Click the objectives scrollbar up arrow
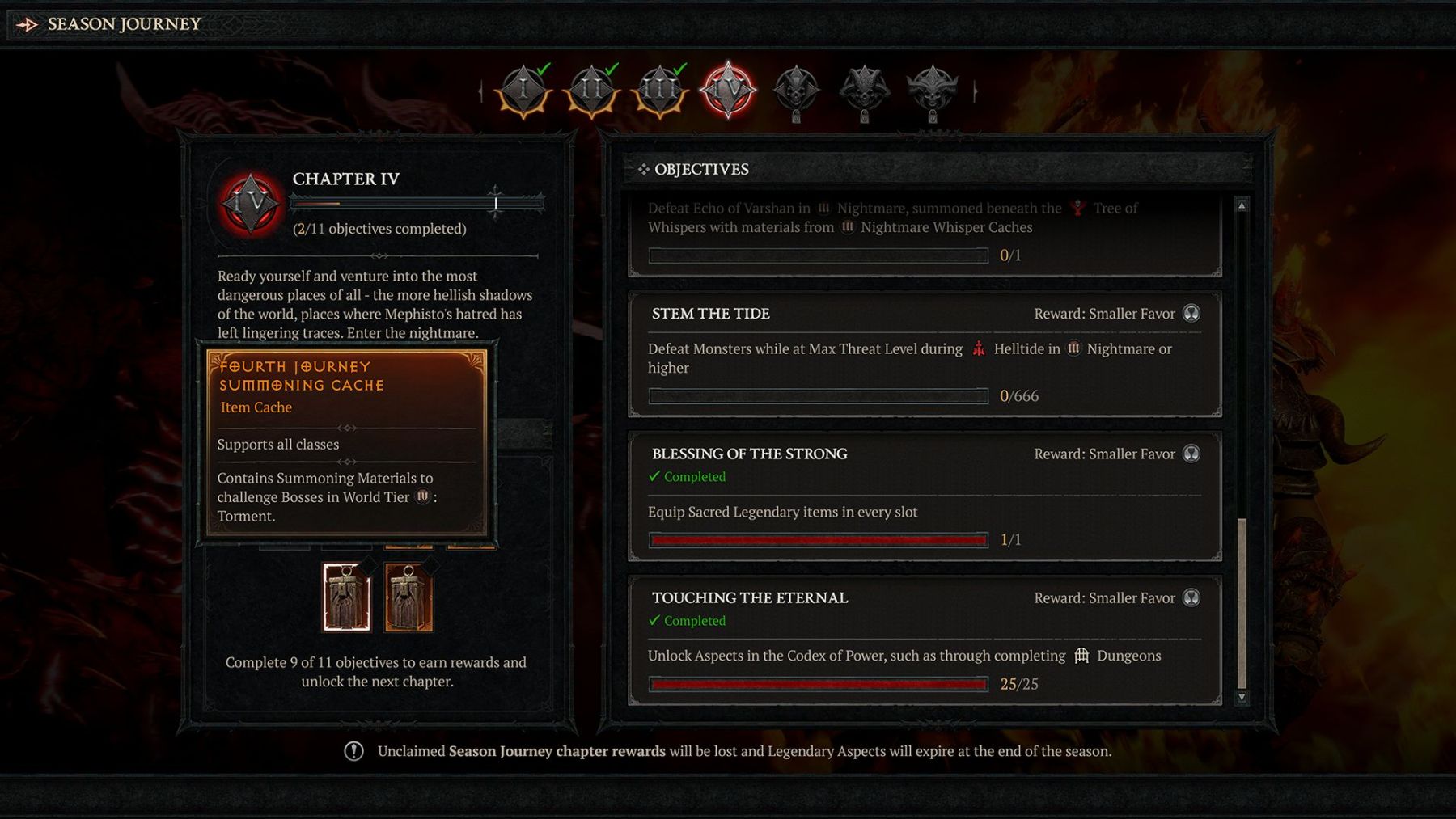The image size is (1456, 819). pos(1242,205)
